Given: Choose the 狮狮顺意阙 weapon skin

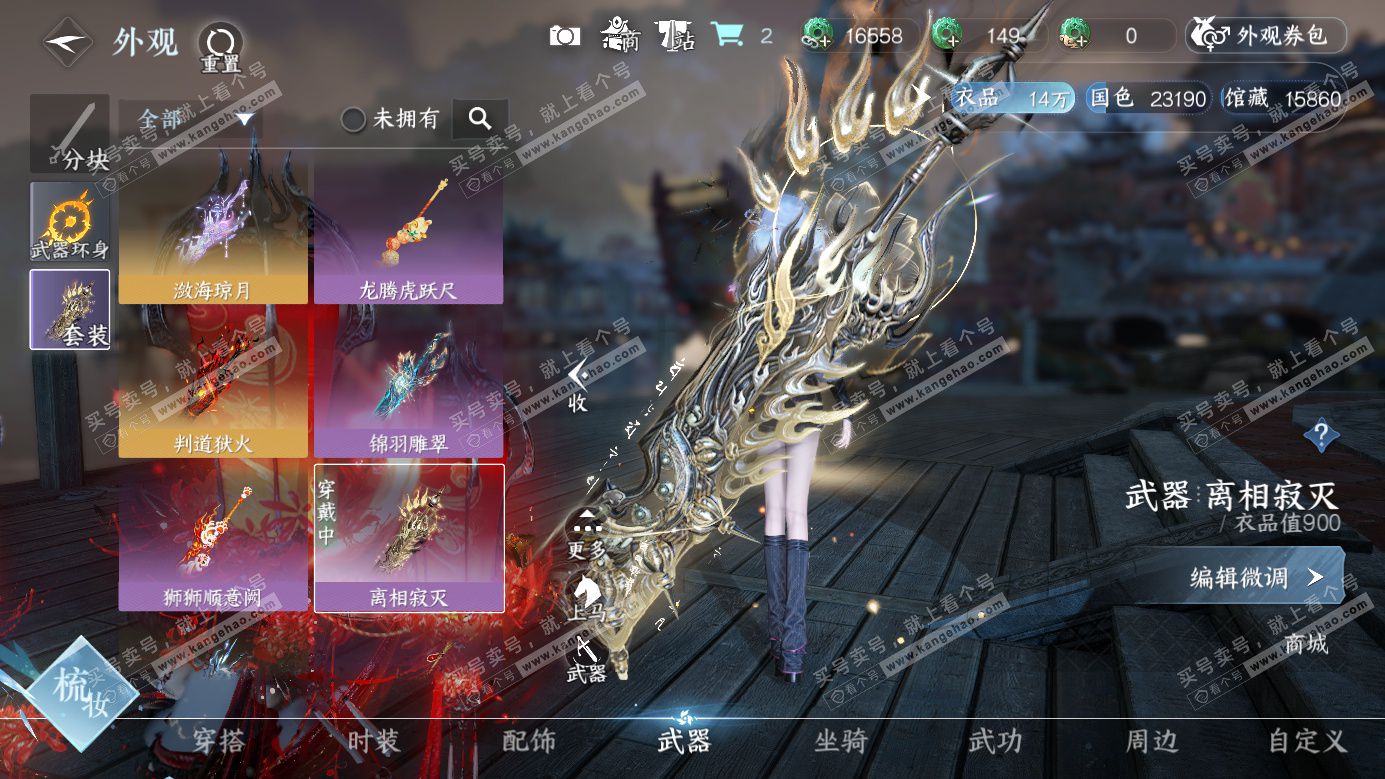Looking at the screenshot, I should pyautogui.click(x=213, y=538).
